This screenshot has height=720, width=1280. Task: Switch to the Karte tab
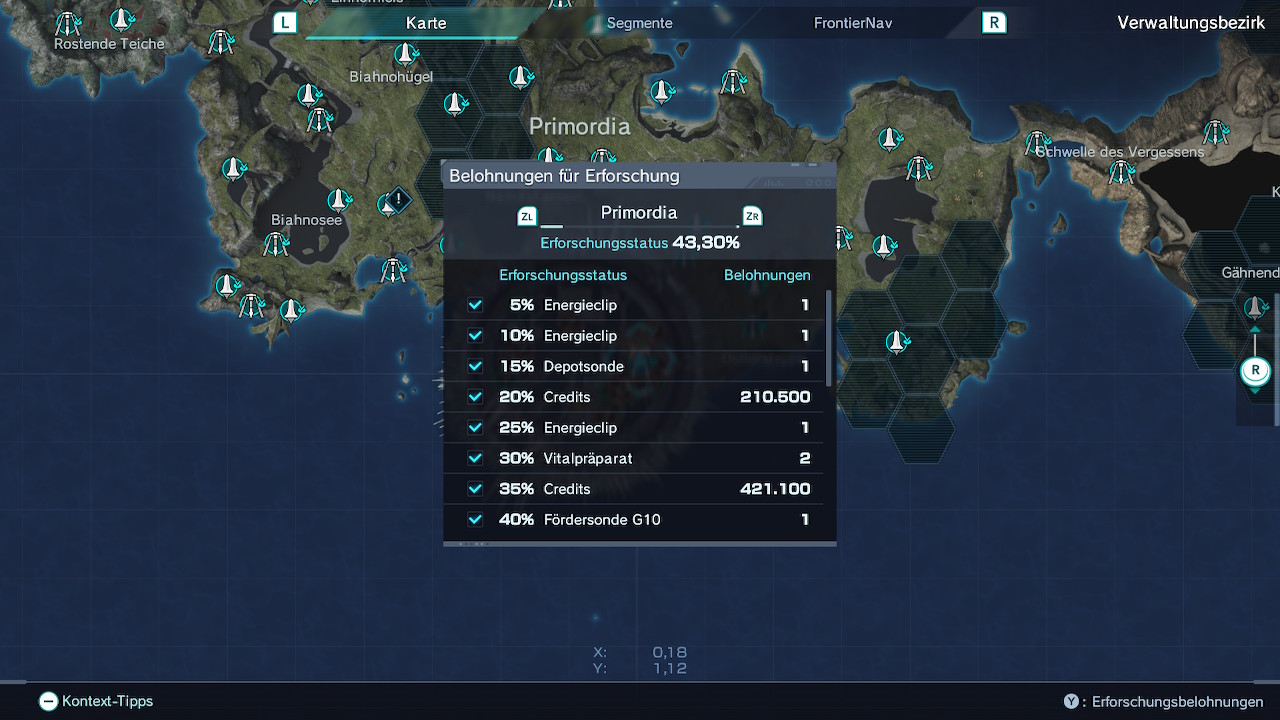click(x=426, y=23)
